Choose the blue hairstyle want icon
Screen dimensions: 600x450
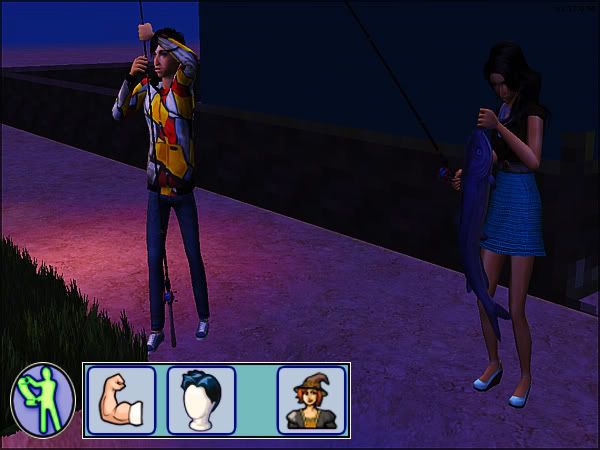click(202, 400)
